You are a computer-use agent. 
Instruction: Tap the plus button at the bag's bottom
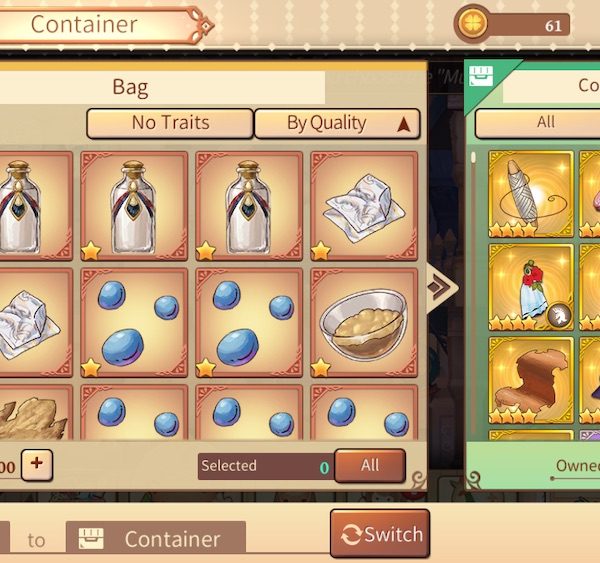pyautogui.click(x=37, y=464)
